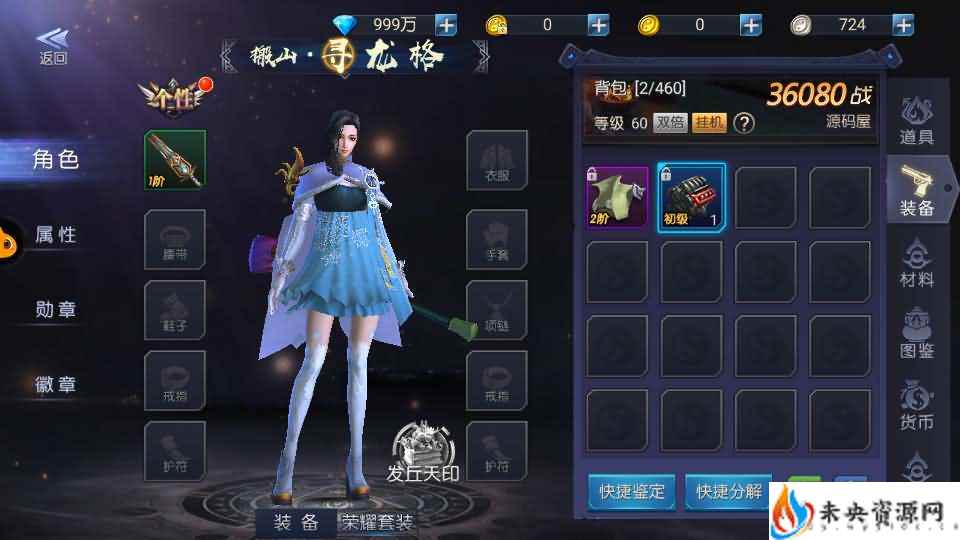Screen dimensions: 960x540
Task: Switch to the 材料 materials category
Action: [x=917, y=263]
